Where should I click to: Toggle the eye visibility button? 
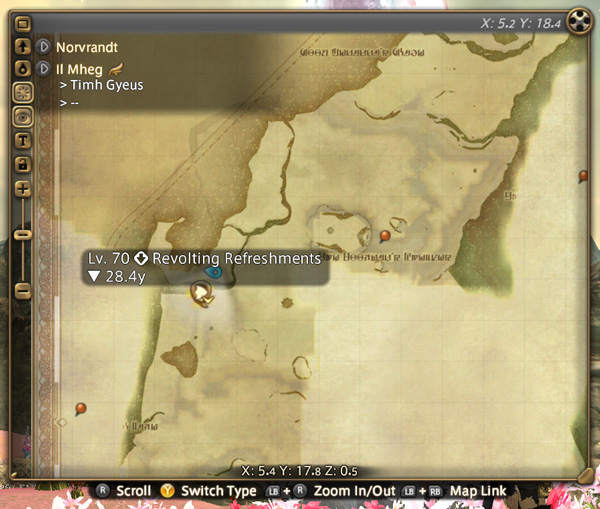23,116
